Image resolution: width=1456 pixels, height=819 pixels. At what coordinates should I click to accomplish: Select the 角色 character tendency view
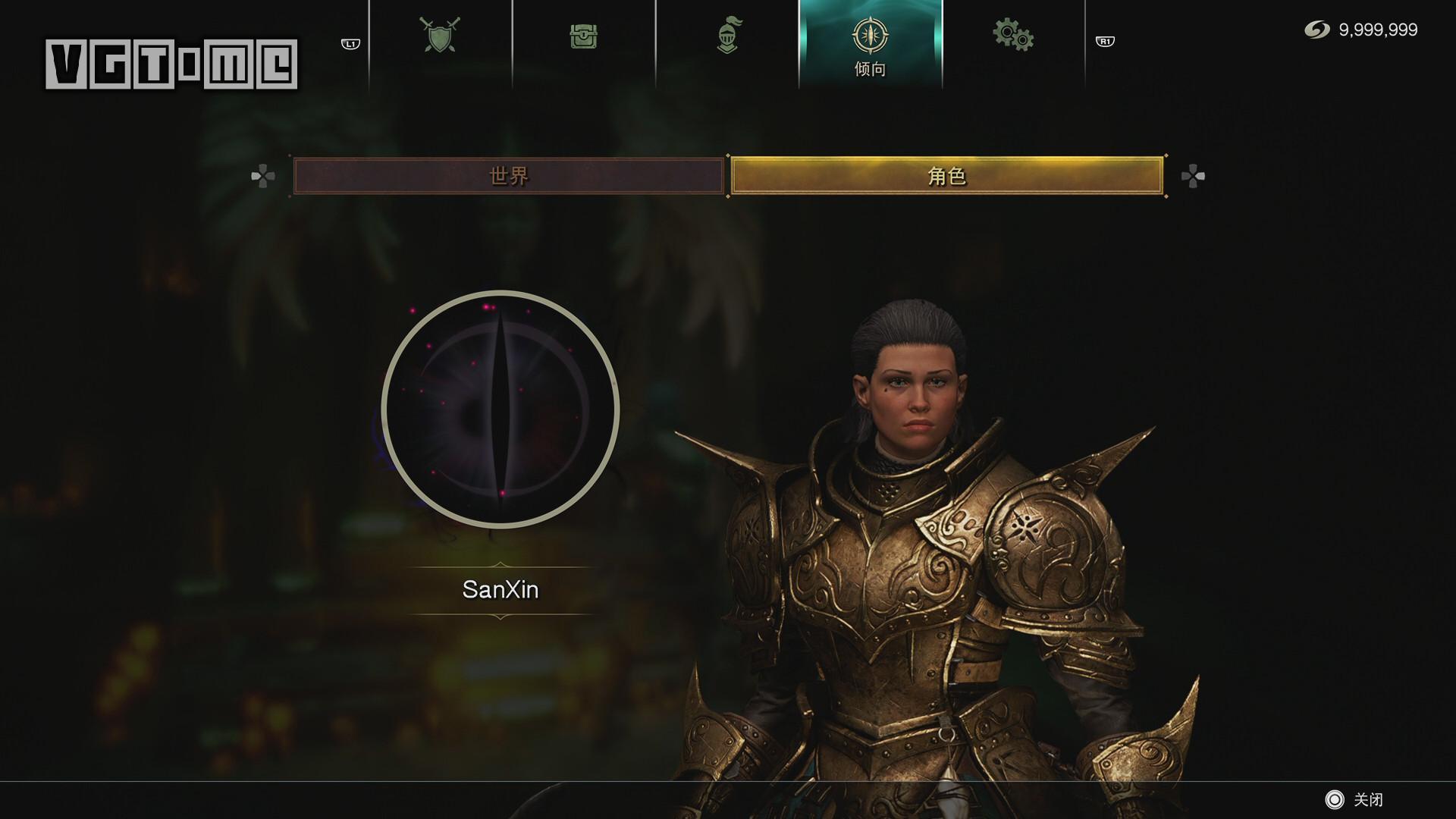tap(946, 176)
